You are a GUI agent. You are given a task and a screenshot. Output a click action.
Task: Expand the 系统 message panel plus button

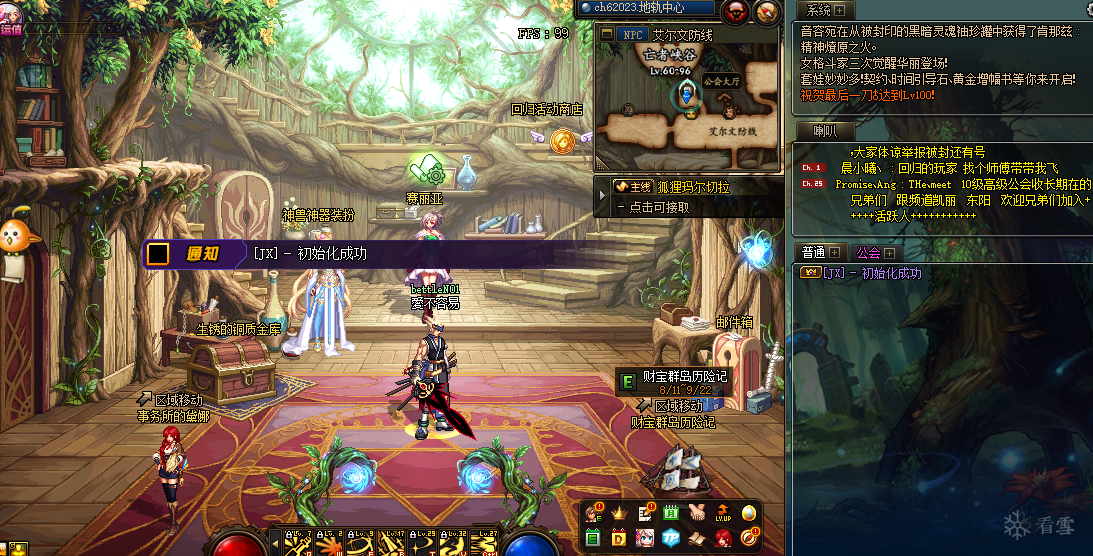[839, 10]
